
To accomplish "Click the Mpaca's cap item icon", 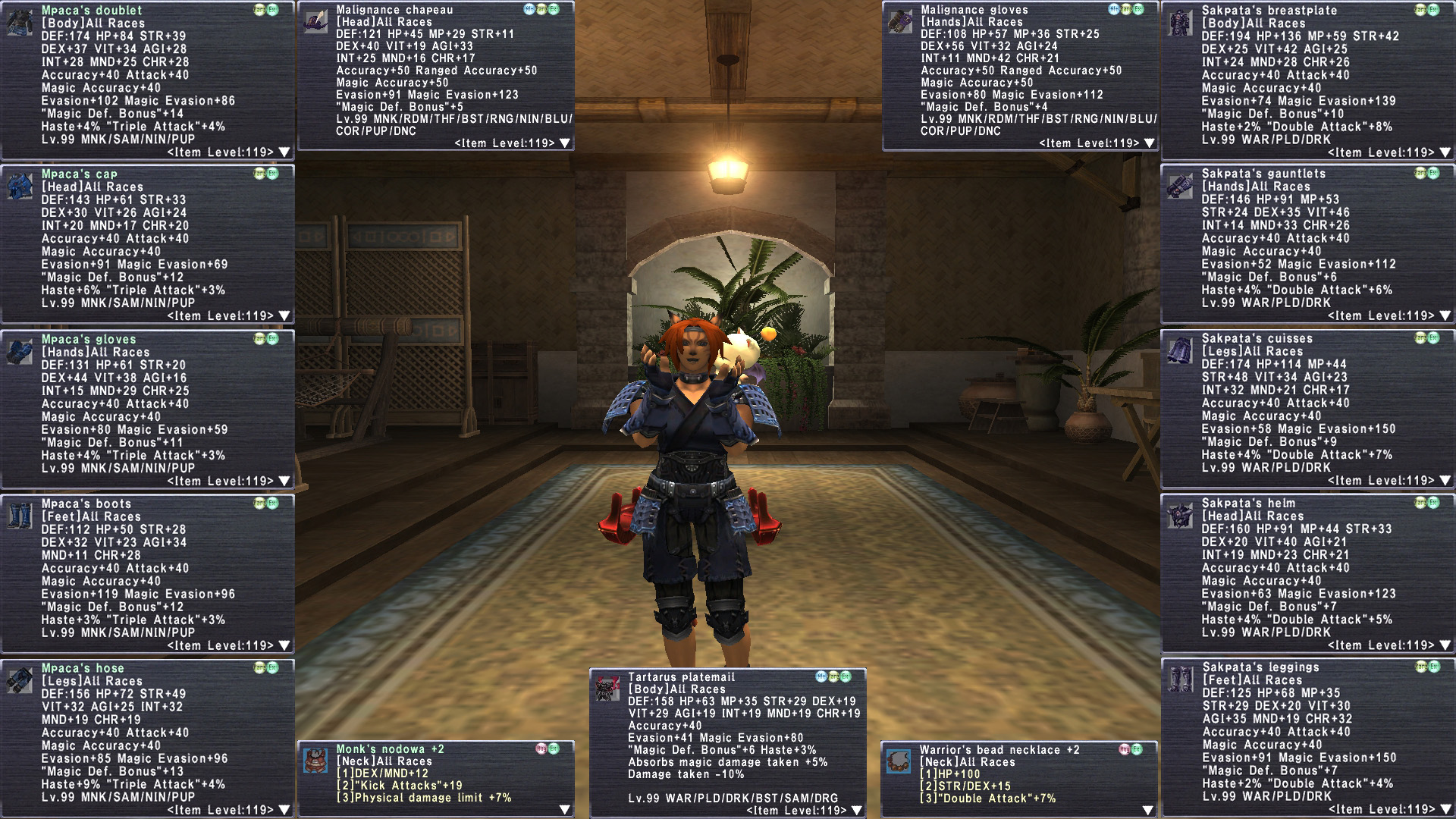I will click(x=20, y=185).
